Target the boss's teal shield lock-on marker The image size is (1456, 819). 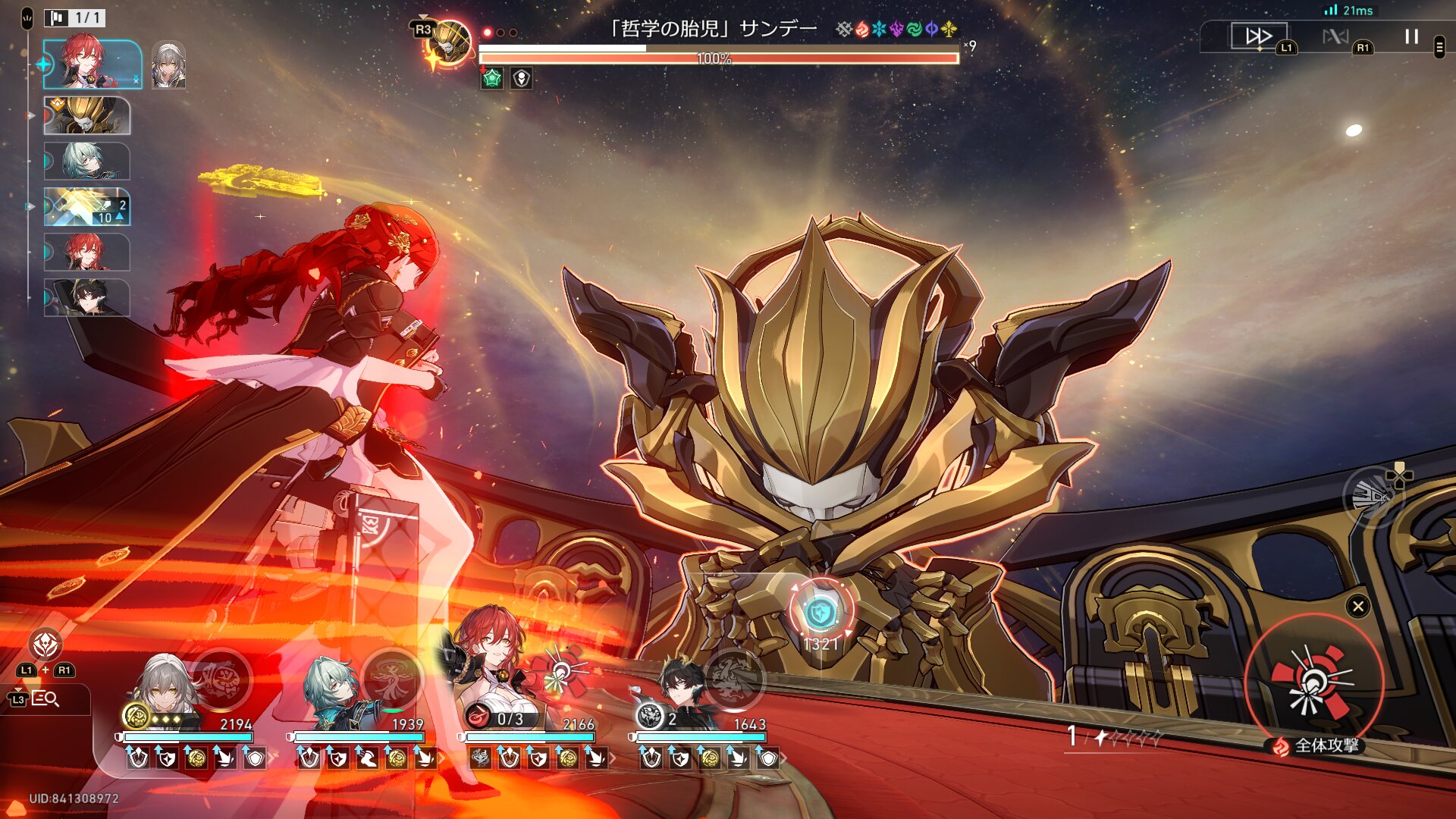(x=820, y=612)
